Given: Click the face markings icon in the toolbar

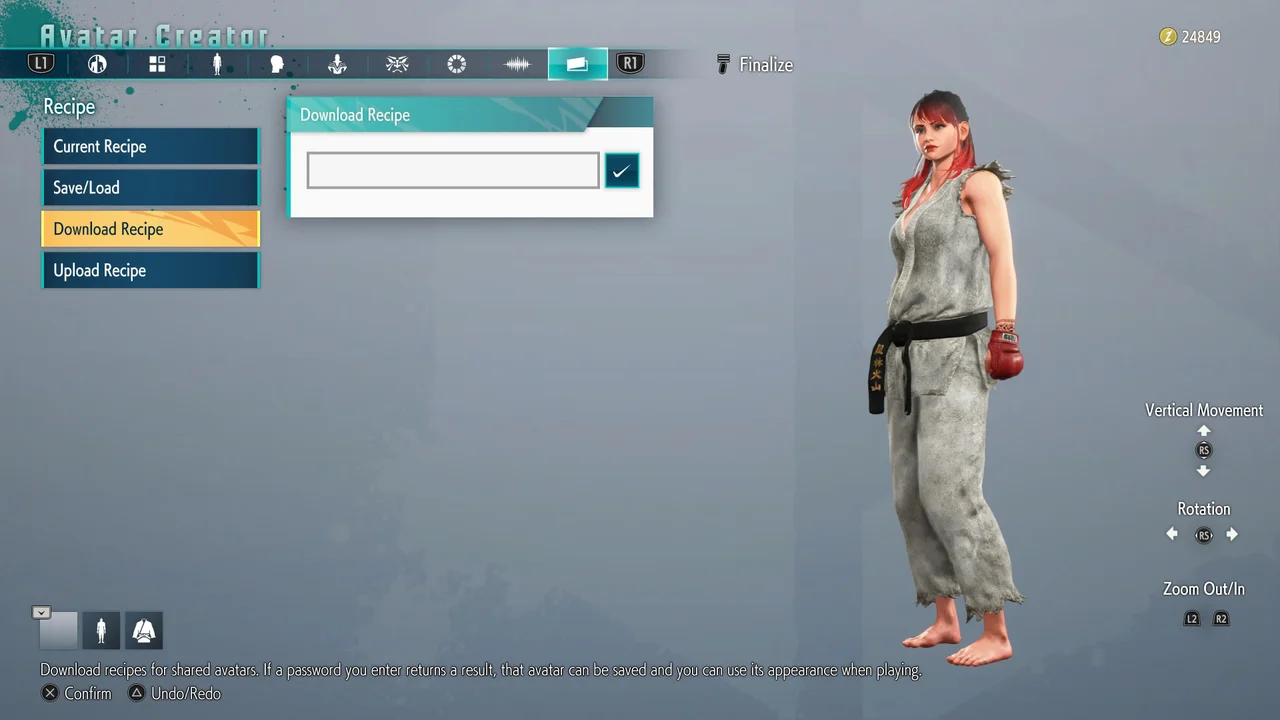Looking at the screenshot, I should point(397,64).
